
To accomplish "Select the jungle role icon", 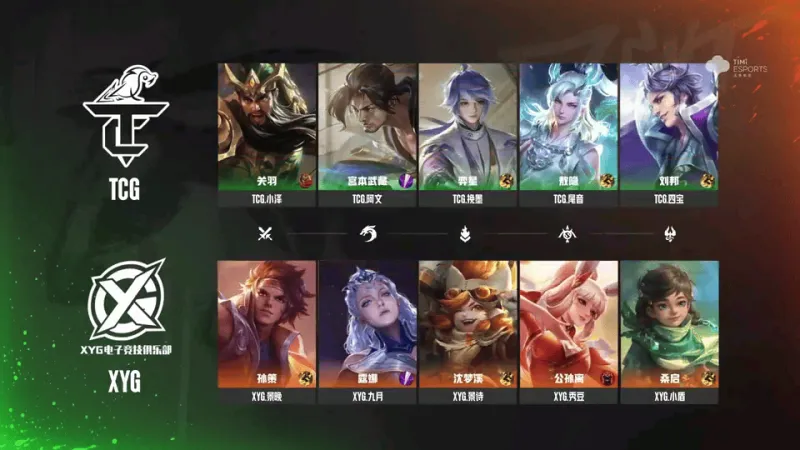I will 367,235.
